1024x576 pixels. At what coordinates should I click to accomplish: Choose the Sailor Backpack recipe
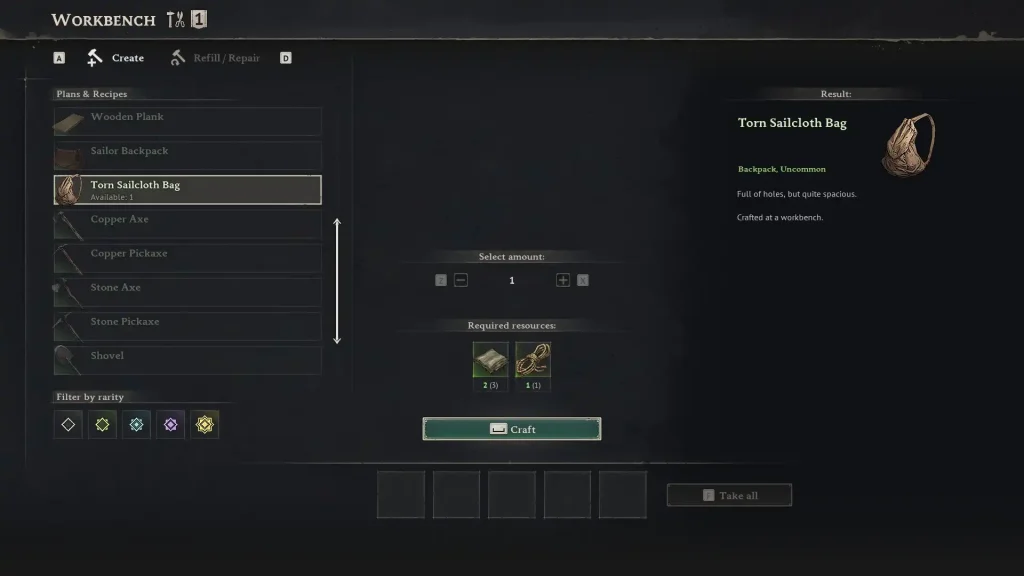point(188,155)
